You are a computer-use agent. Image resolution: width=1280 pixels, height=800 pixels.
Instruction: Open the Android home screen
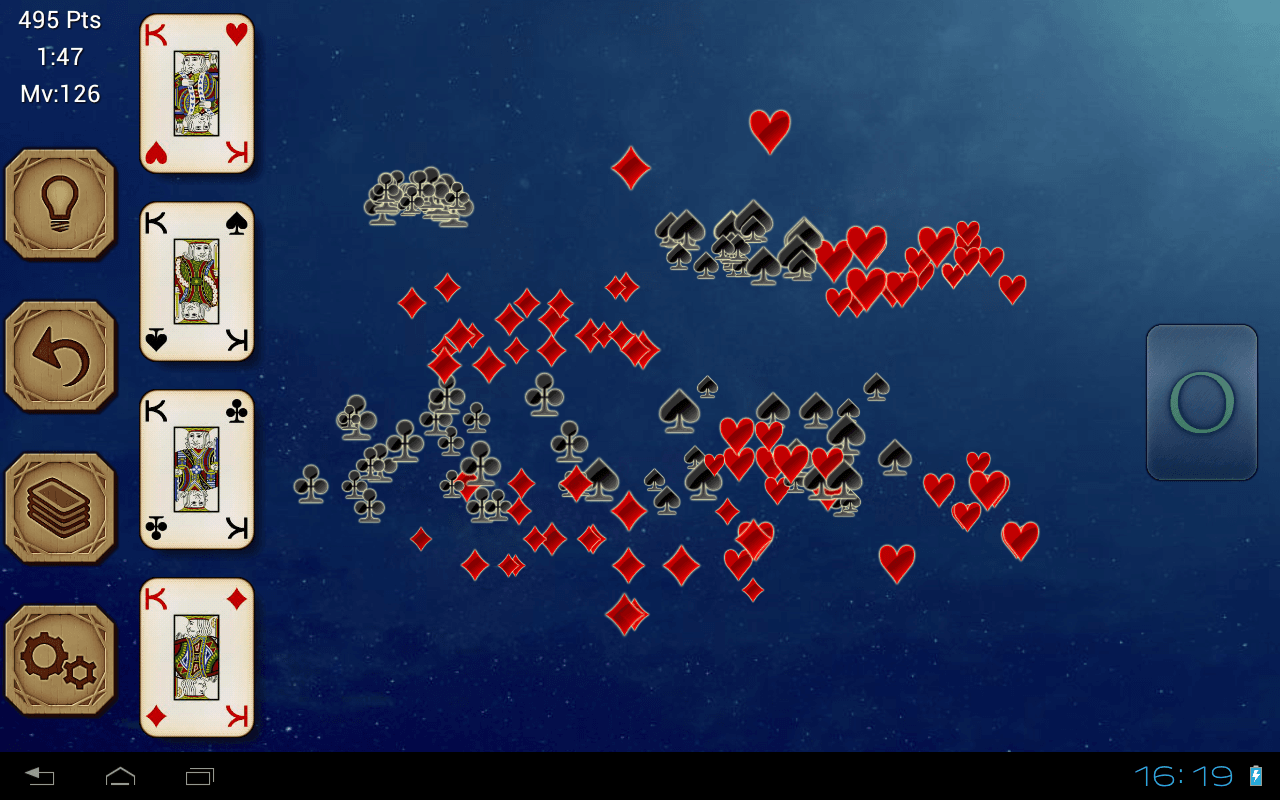120,776
